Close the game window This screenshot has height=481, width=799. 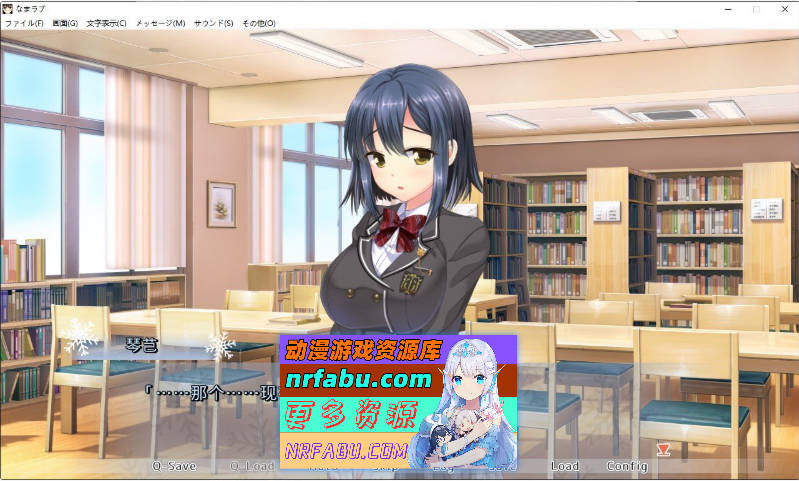(783, 8)
